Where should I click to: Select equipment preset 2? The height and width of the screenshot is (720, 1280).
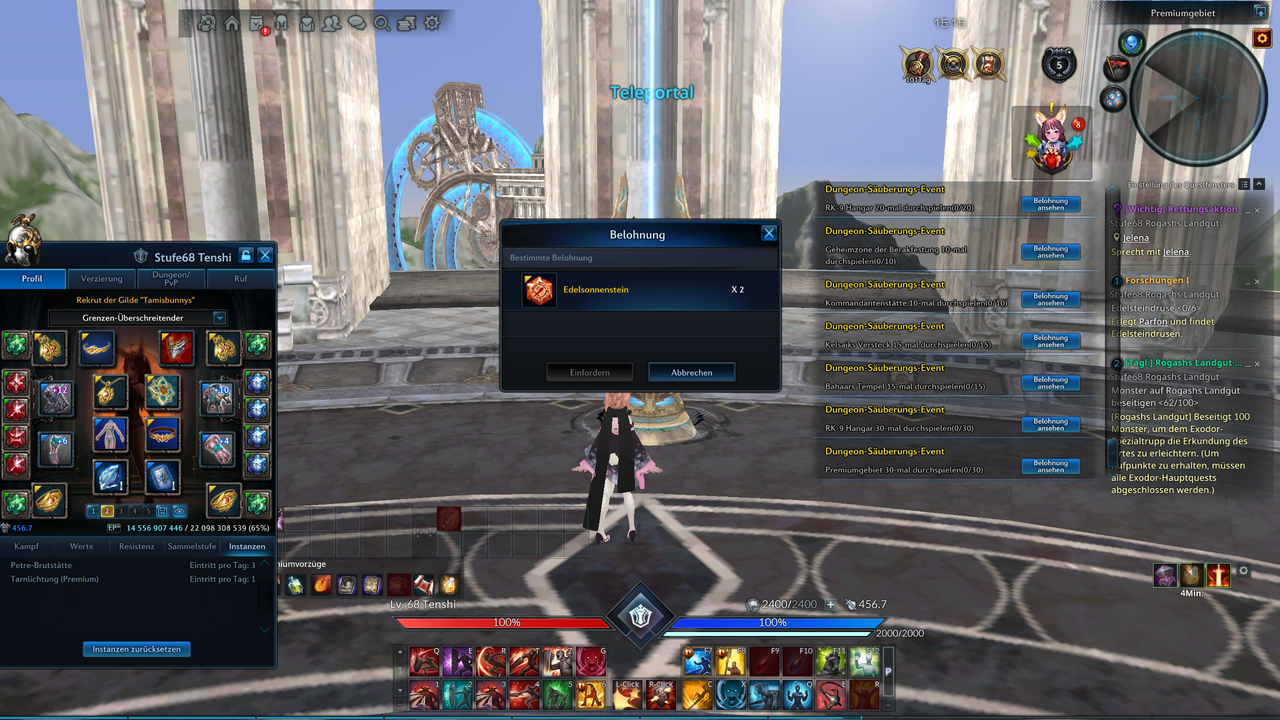click(x=107, y=511)
